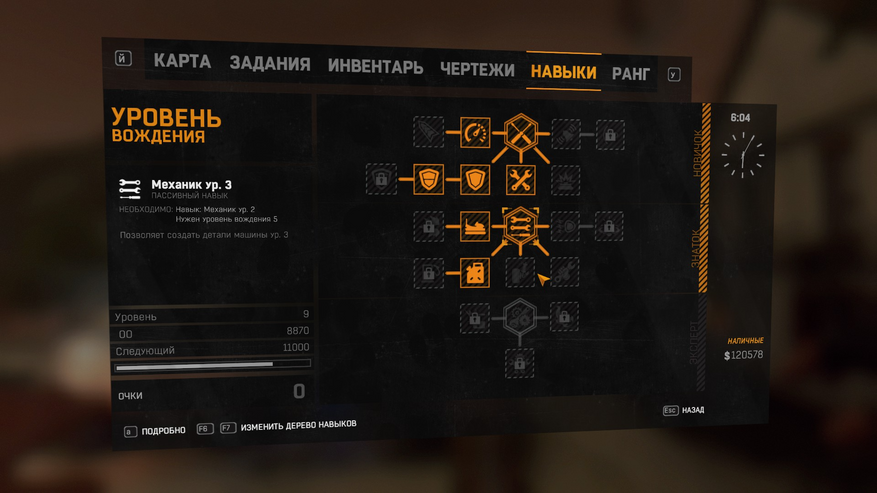The image size is (877, 493).
Task: Select the locked gear hexagon skill
Action: coord(520,318)
